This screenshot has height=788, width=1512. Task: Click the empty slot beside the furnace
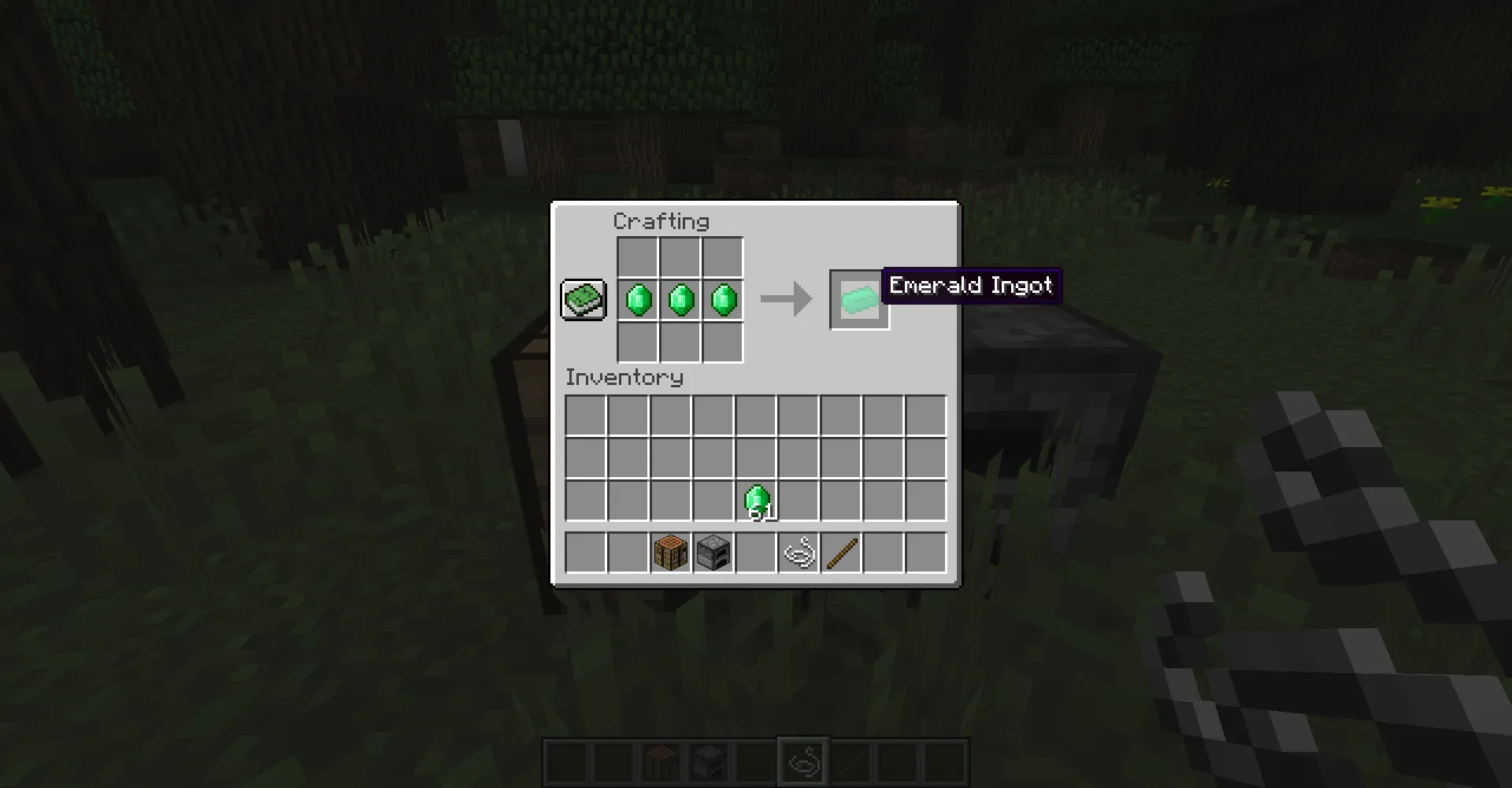[x=756, y=551]
